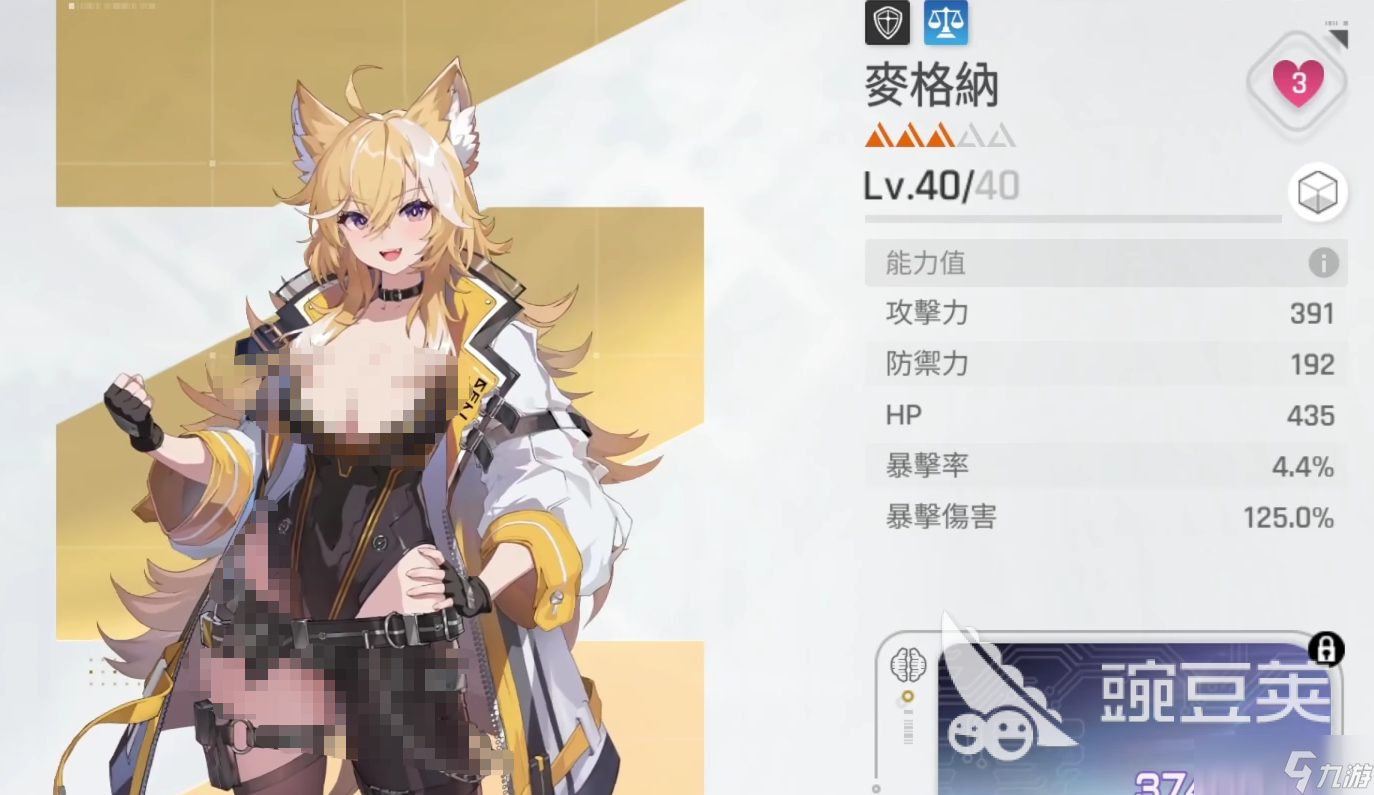Image resolution: width=1374 pixels, height=795 pixels.
Task: Open the promotion rank triangles under 麥格納
Action: pyautogui.click(x=938, y=134)
